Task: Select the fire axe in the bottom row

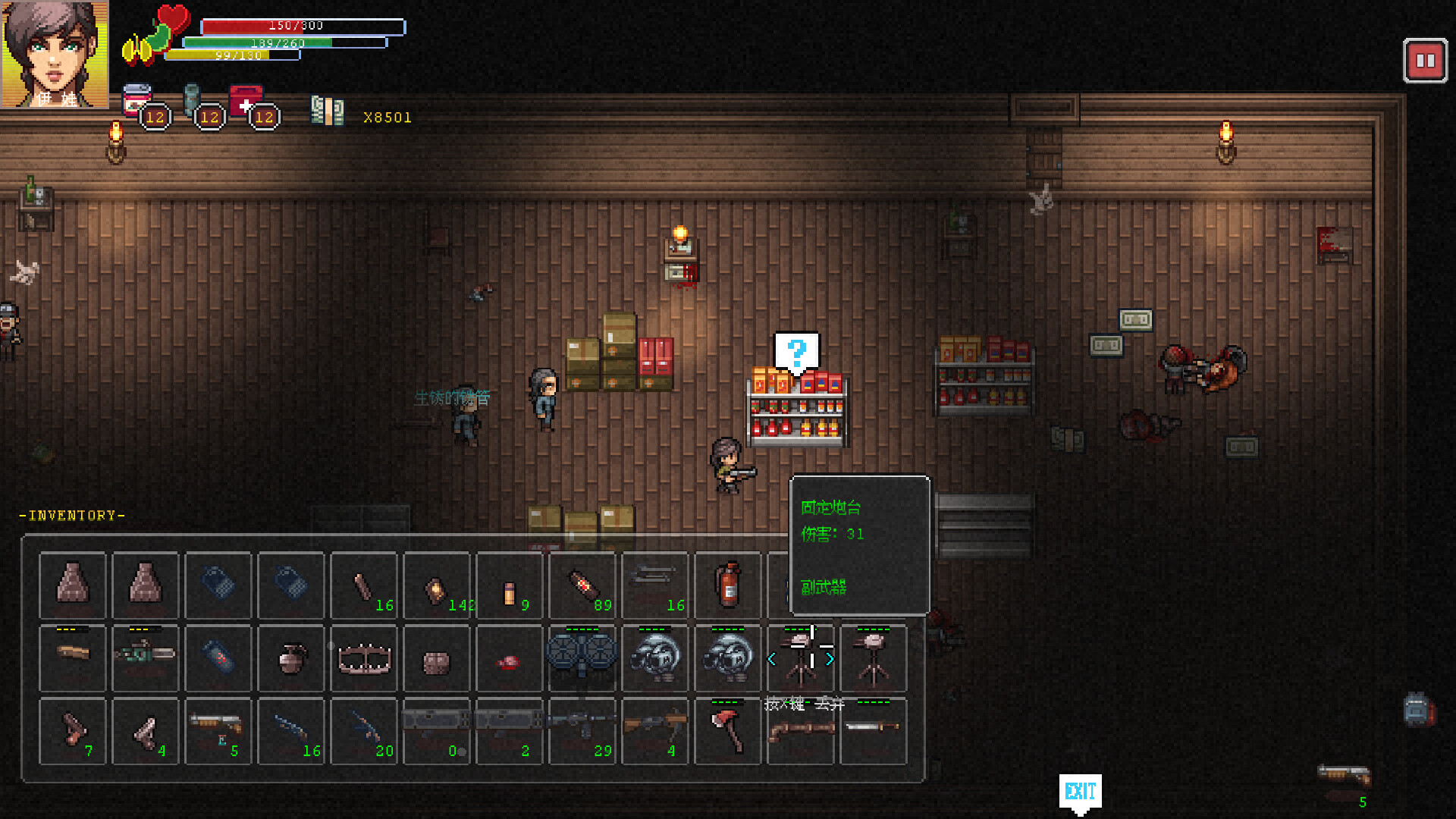Action: [x=729, y=730]
